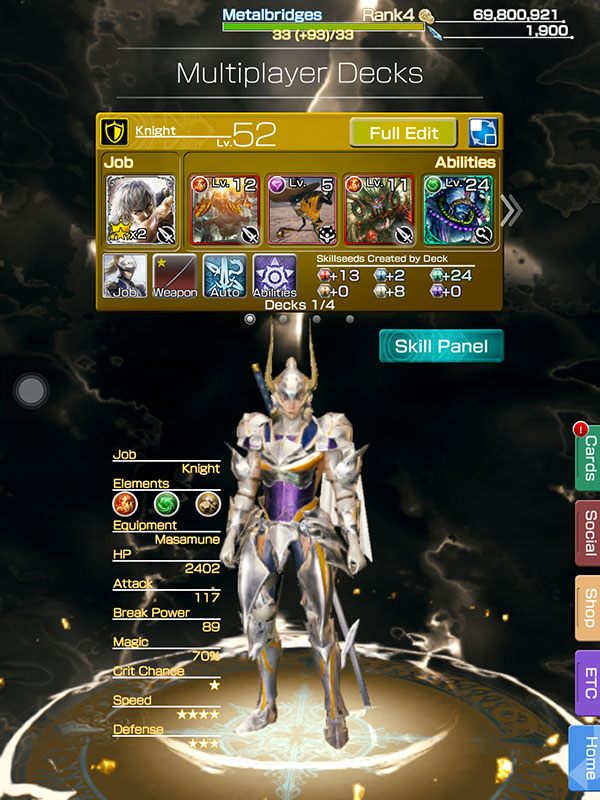Screen dimensions: 600x800
Task: Open the Job selection button
Action: coord(125,276)
